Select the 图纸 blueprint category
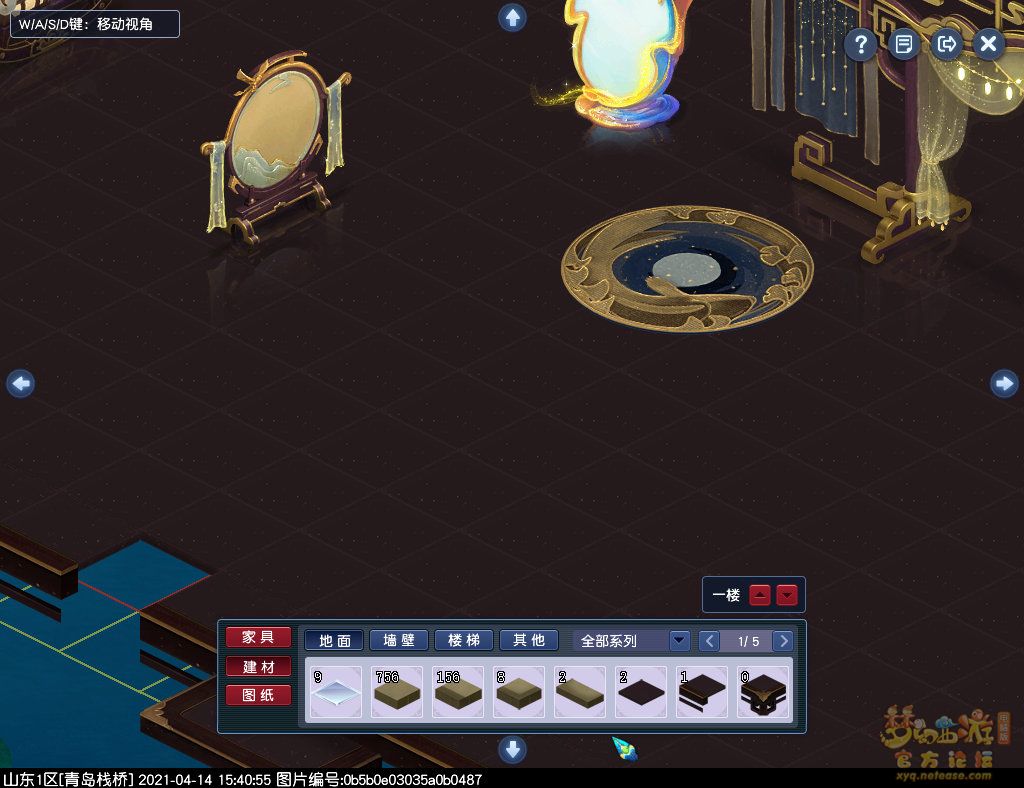Viewport: 1024px width, 788px height. click(x=258, y=695)
